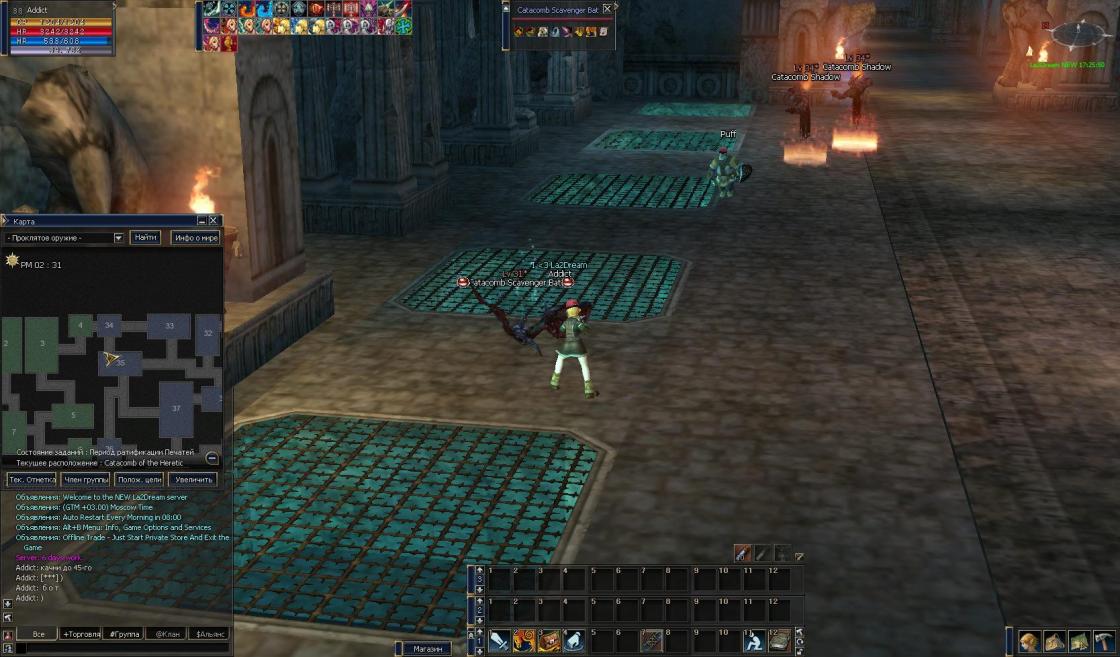The height and width of the screenshot is (657, 1120).
Task: Click the Найти button in the map
Action: coord(145,238)
